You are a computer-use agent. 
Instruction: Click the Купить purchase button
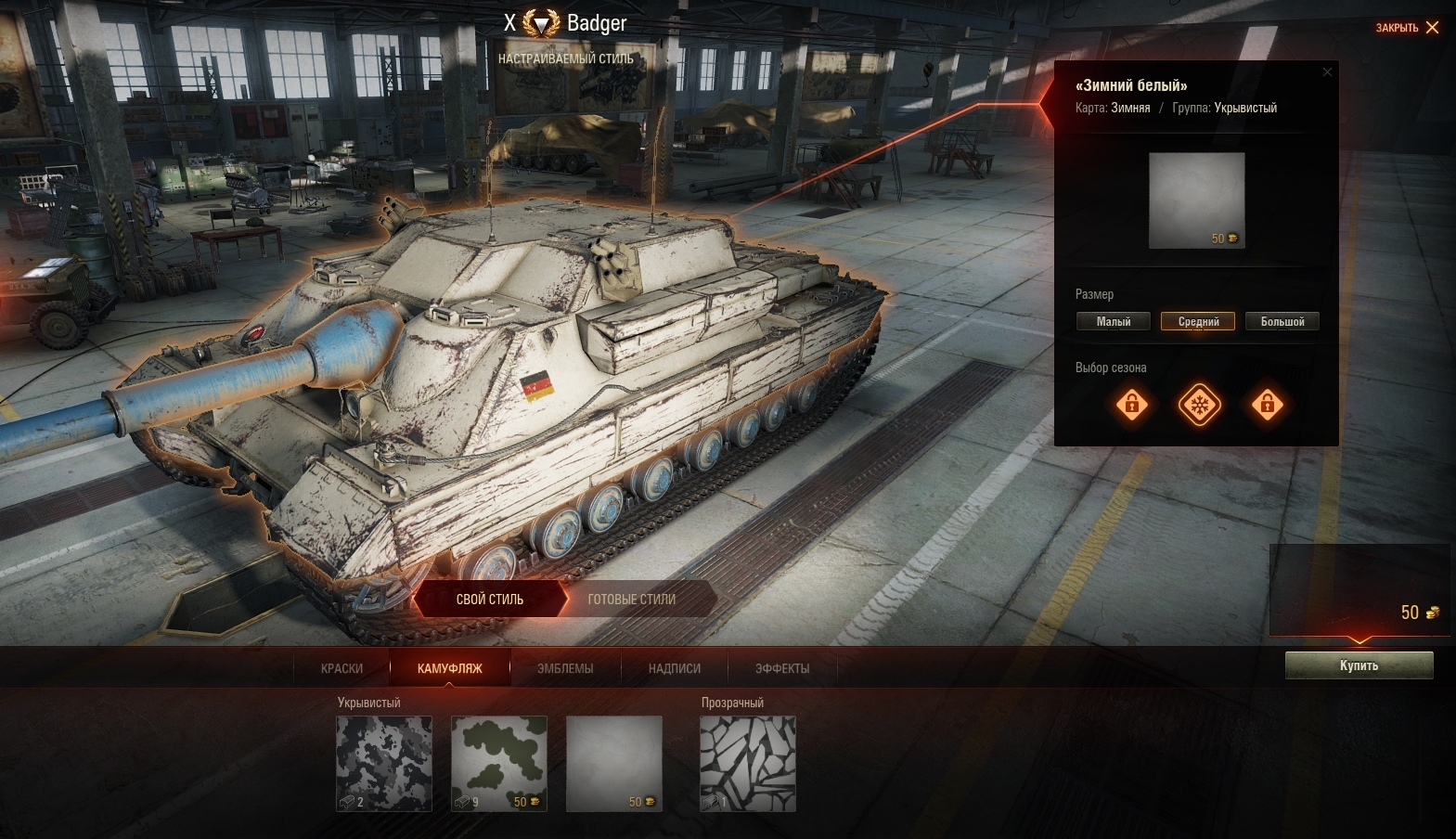[1359, 665]
